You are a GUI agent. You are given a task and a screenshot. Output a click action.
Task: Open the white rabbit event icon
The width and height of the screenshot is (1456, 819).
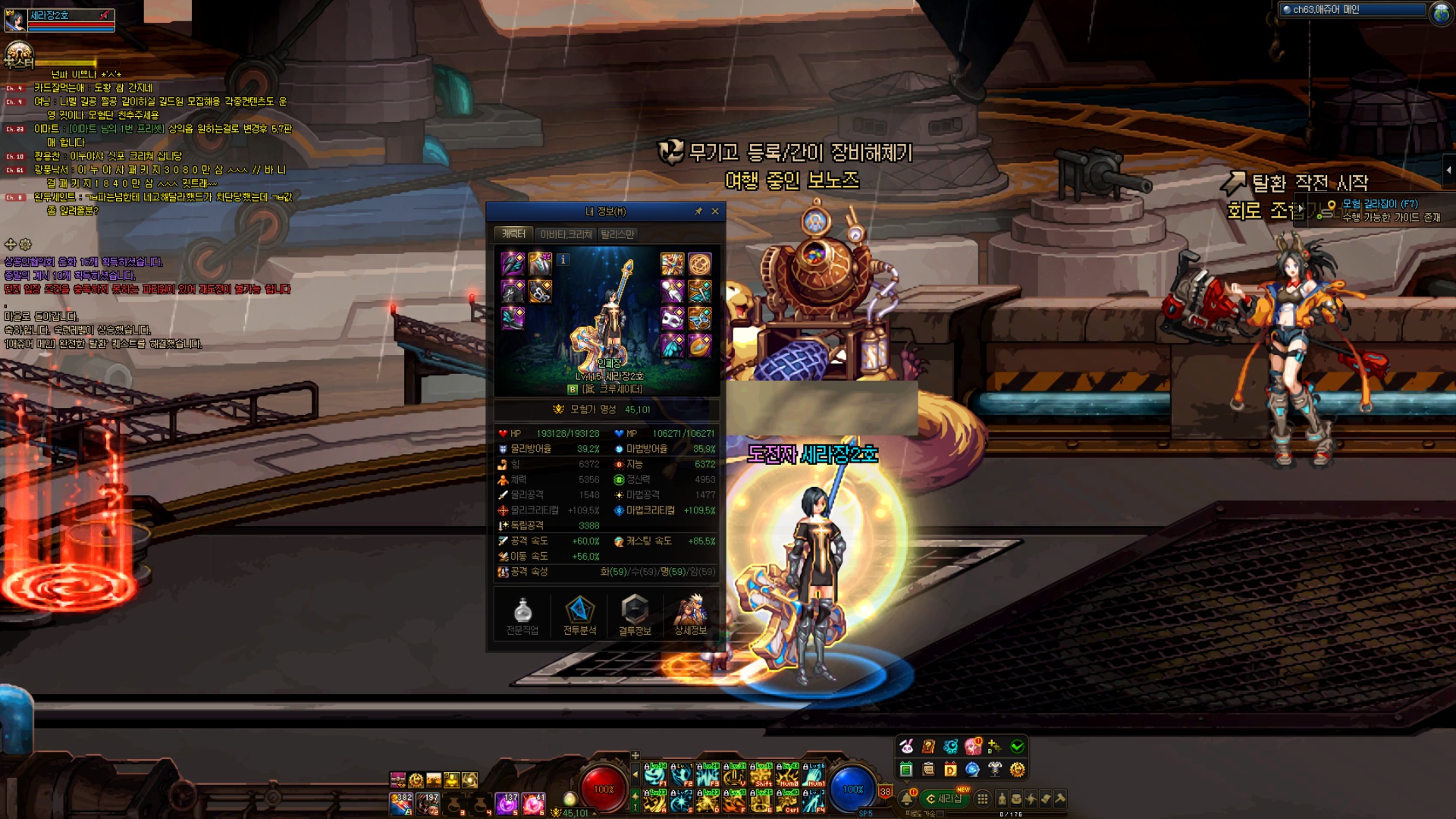coord(906,747)
